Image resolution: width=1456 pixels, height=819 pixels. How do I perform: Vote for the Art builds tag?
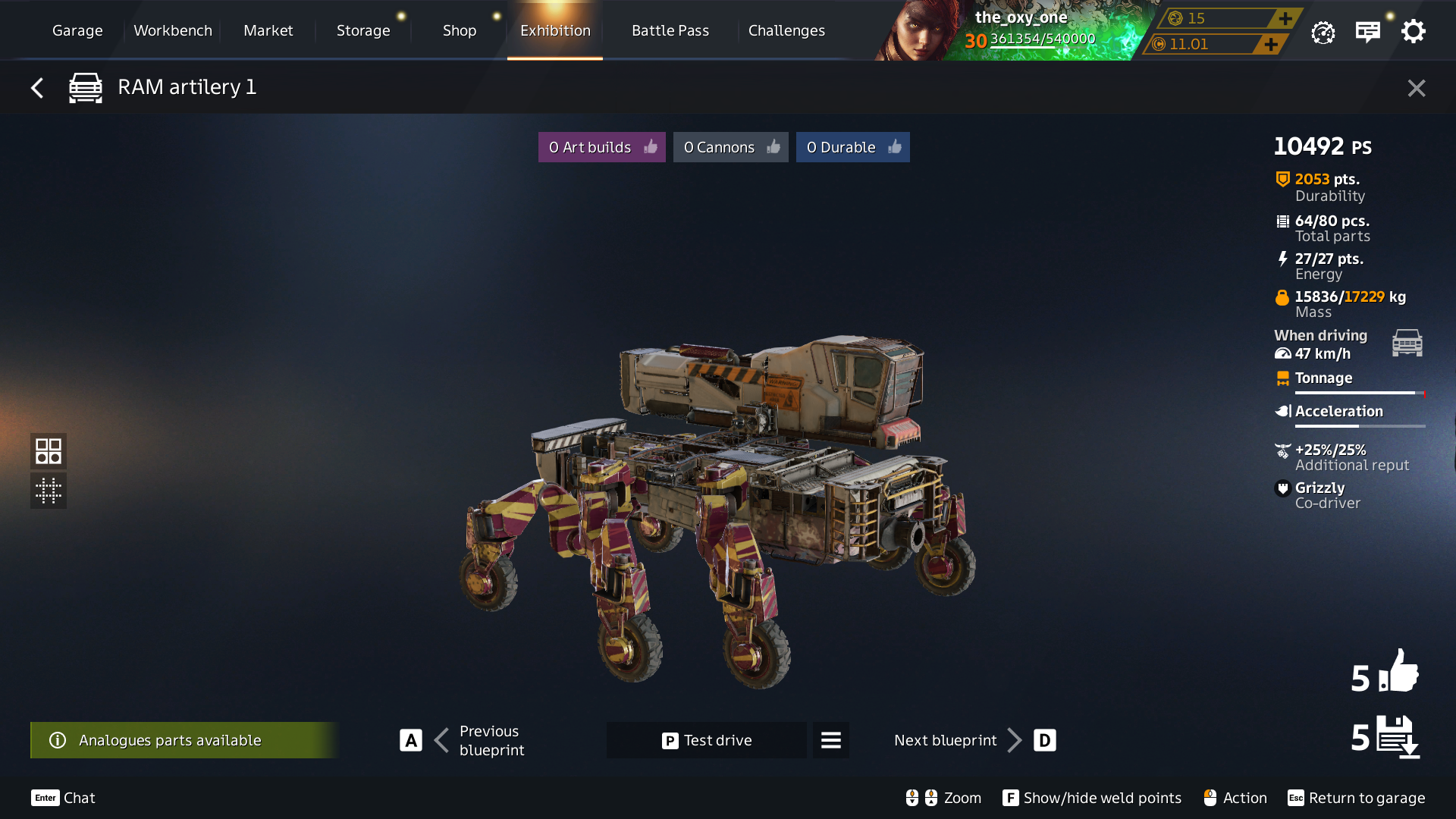602,147
